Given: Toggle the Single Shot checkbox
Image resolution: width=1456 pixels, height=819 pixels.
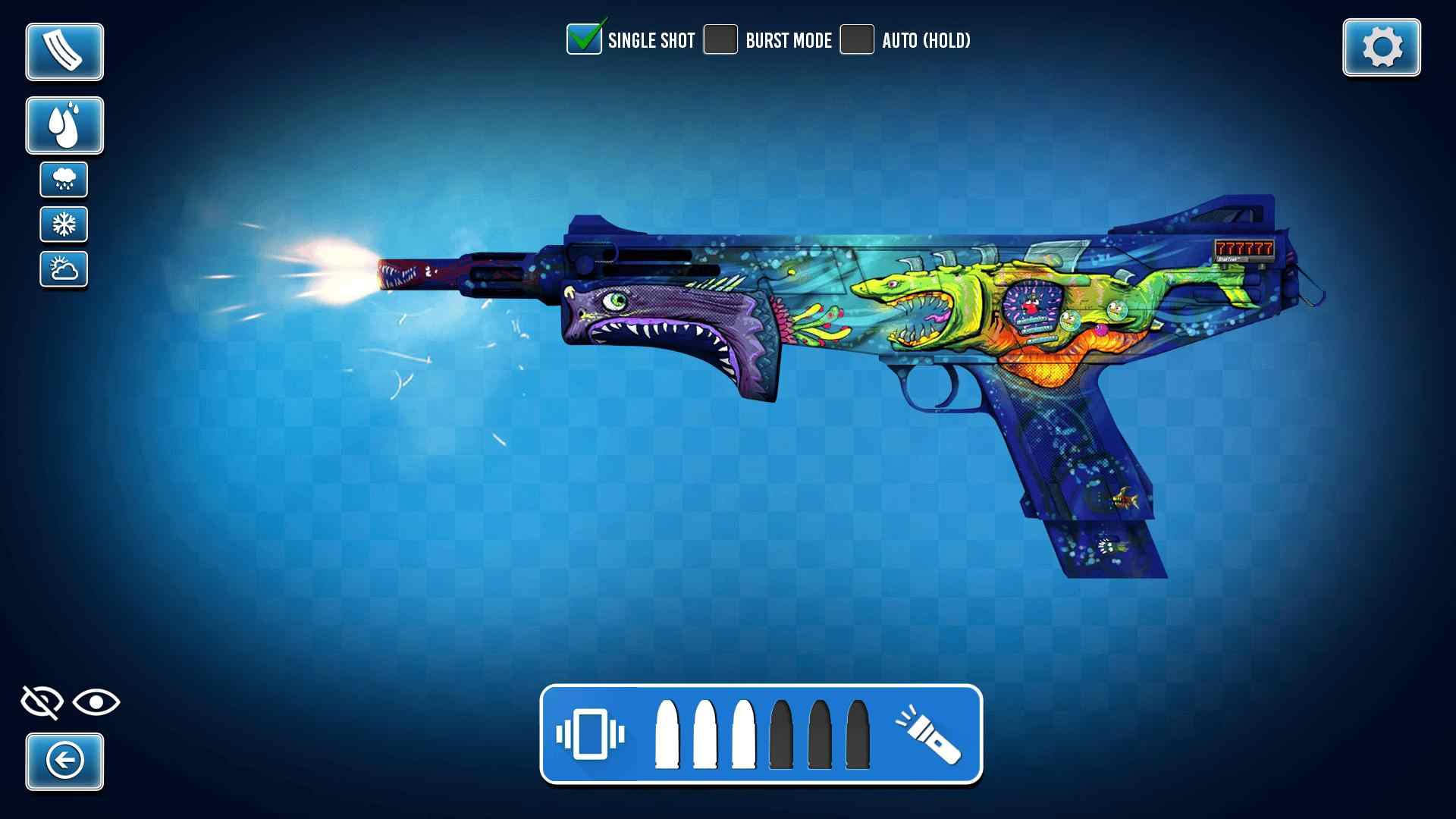Looking at the screenshot, I should click(x=584, y=39).
